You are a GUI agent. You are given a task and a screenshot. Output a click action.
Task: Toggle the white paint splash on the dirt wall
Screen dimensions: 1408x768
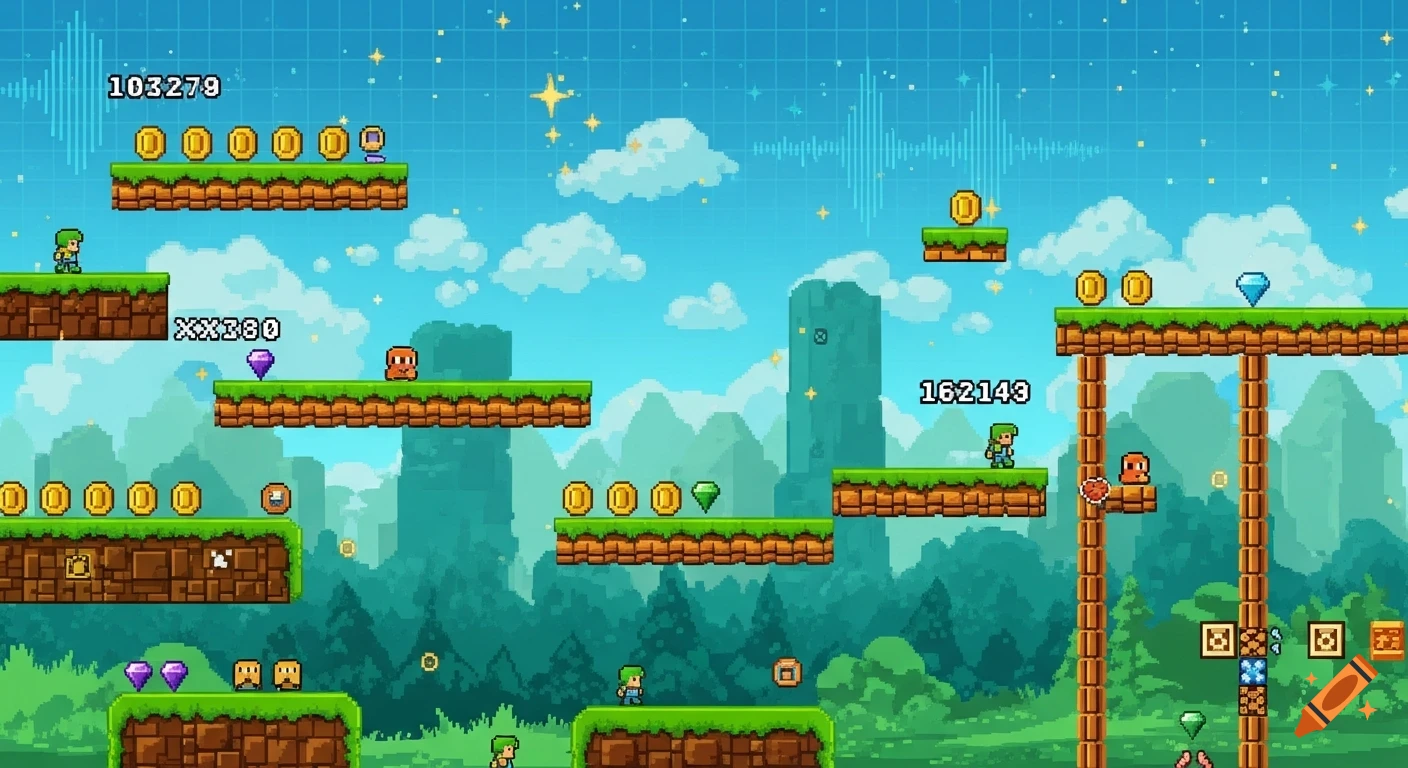220,560
